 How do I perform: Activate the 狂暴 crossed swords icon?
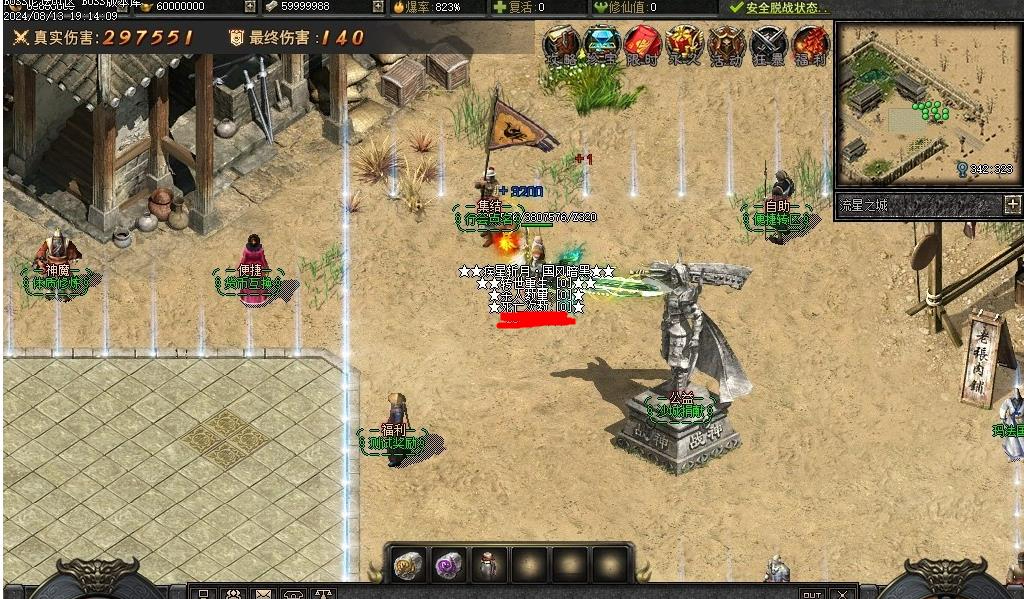tap(769, 45)
